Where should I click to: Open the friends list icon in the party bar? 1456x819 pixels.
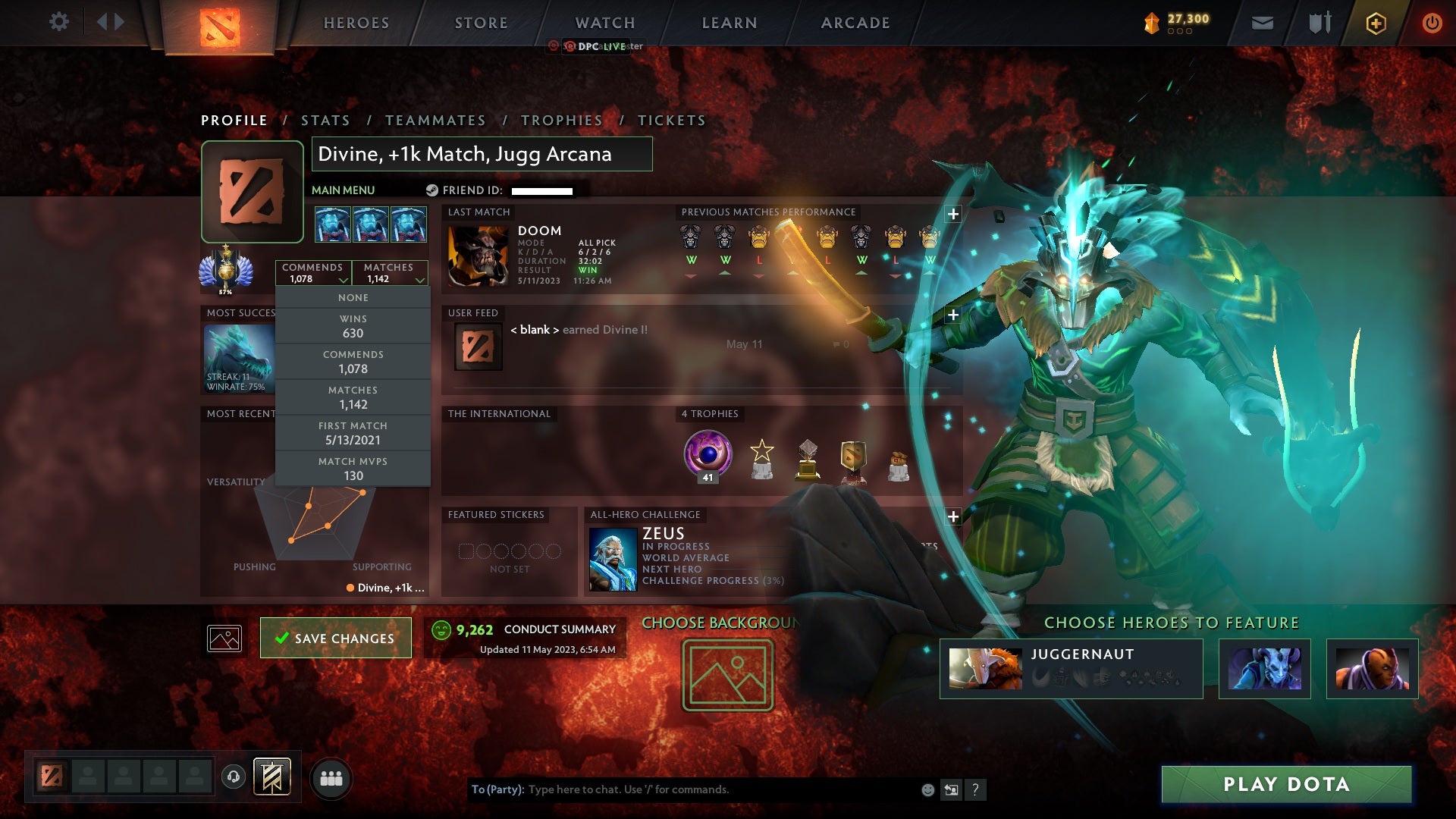[x=331, y=777]
